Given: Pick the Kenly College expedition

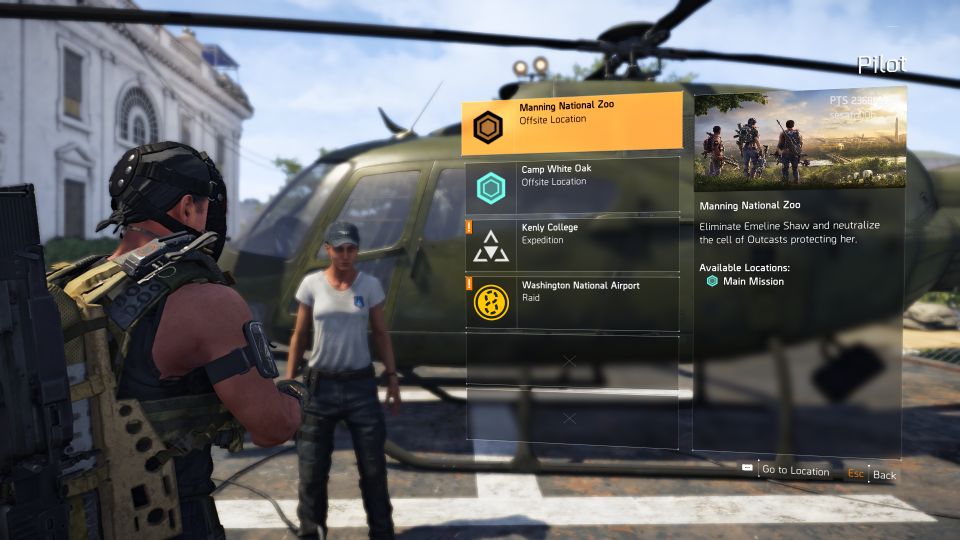Looking at the screenshot, I should click(571, 245).
